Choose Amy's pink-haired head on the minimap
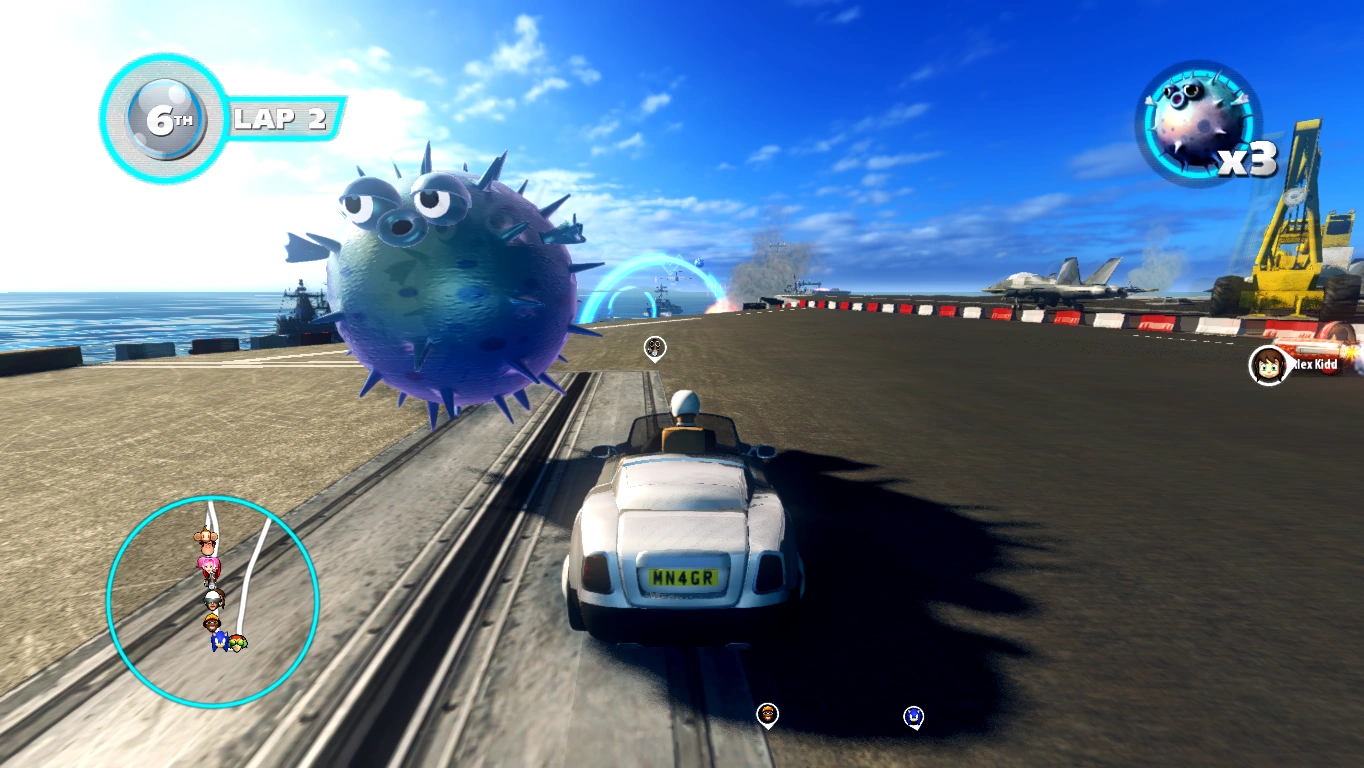This screenshot has width=1364, height=768. click(209, 566)
